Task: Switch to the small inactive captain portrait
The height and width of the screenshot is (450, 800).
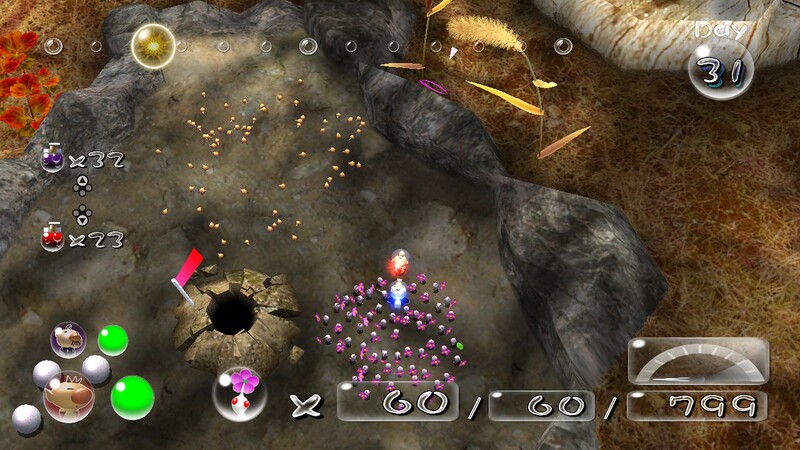Action: click(x=68, y=339)
